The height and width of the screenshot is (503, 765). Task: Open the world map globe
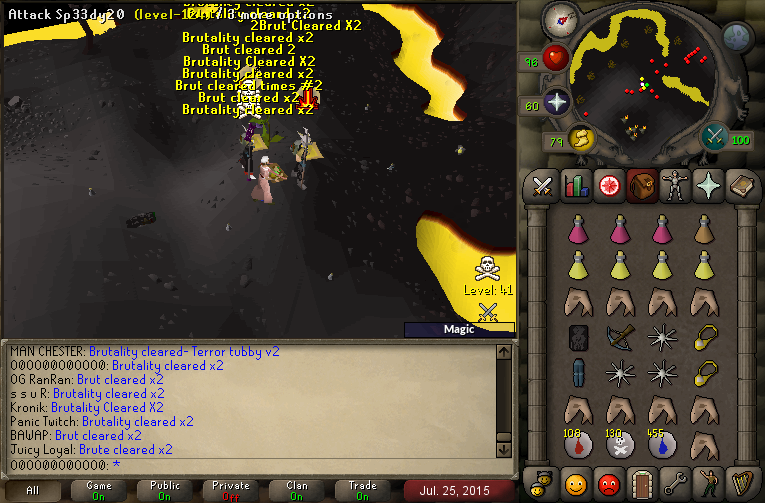[737, 38]
